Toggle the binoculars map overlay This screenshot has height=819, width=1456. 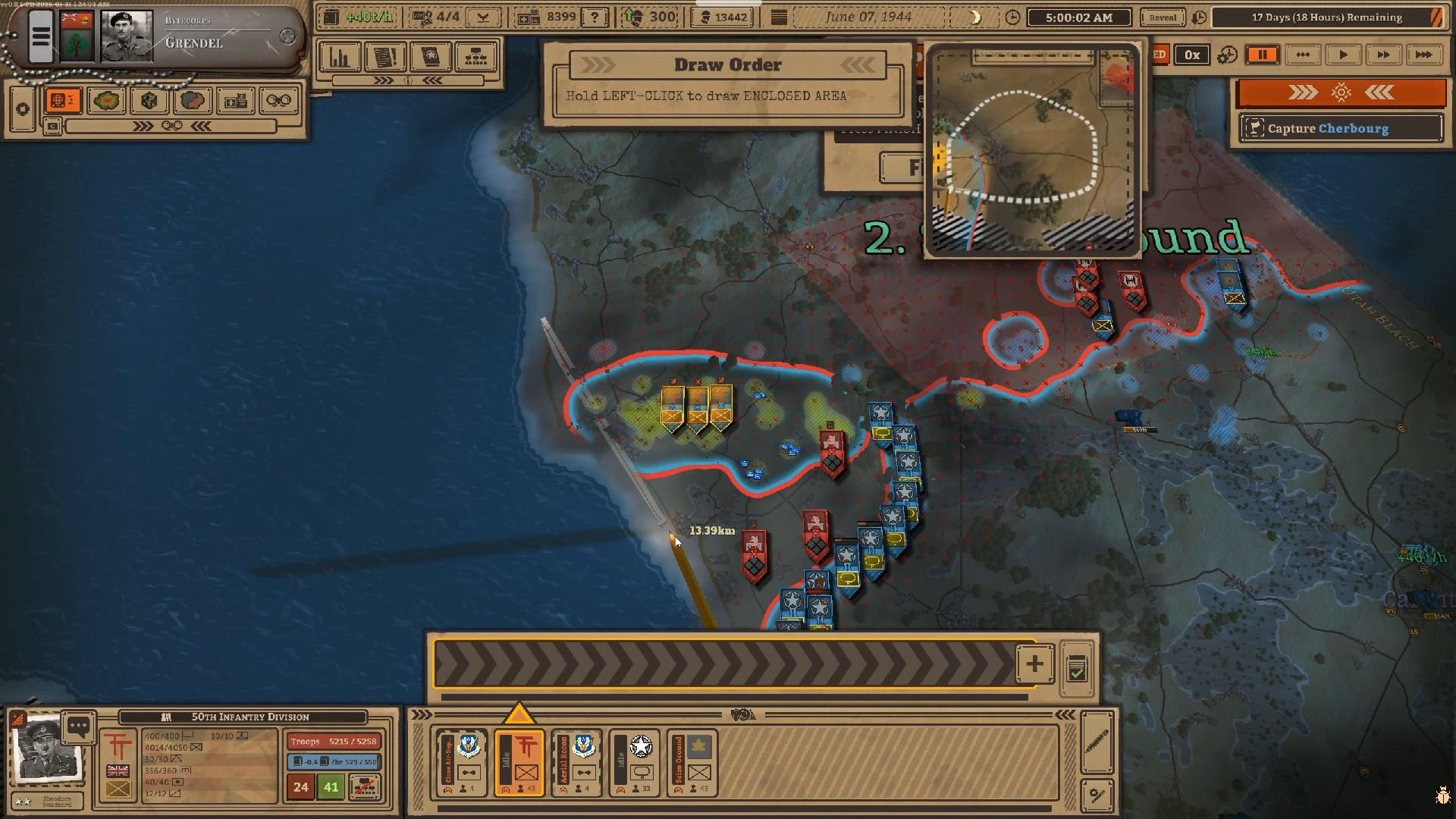(278, 100)
